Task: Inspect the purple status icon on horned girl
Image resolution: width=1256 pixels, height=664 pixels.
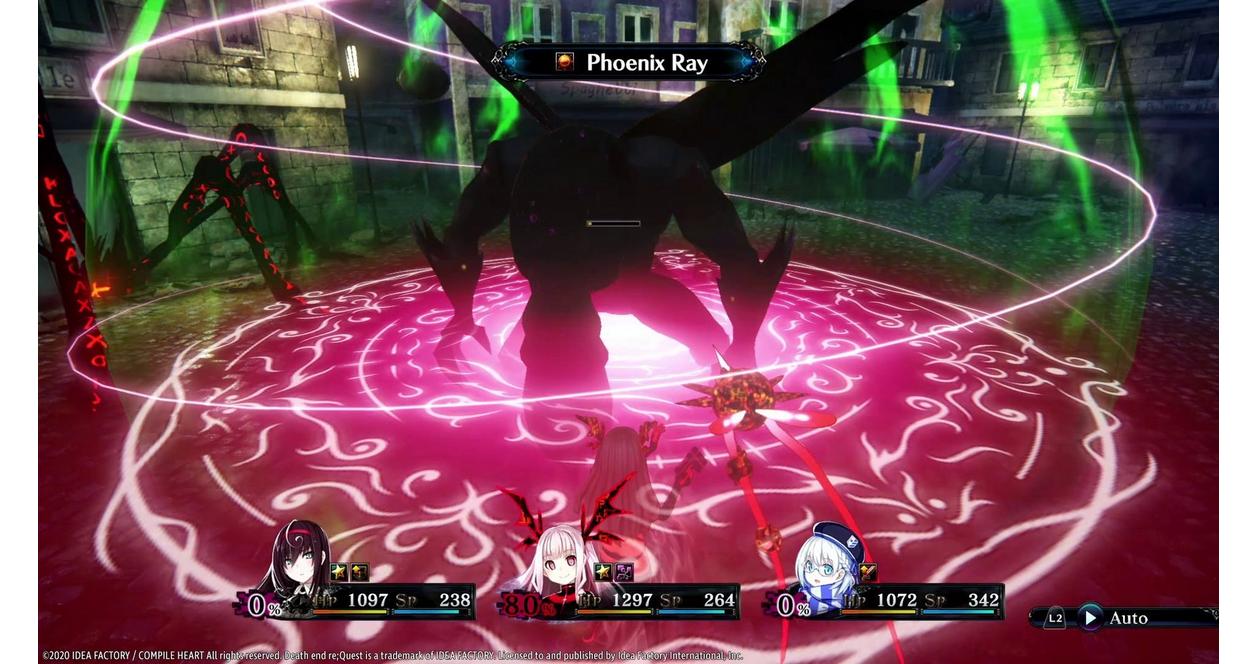Action: click(x=624, y=572)
